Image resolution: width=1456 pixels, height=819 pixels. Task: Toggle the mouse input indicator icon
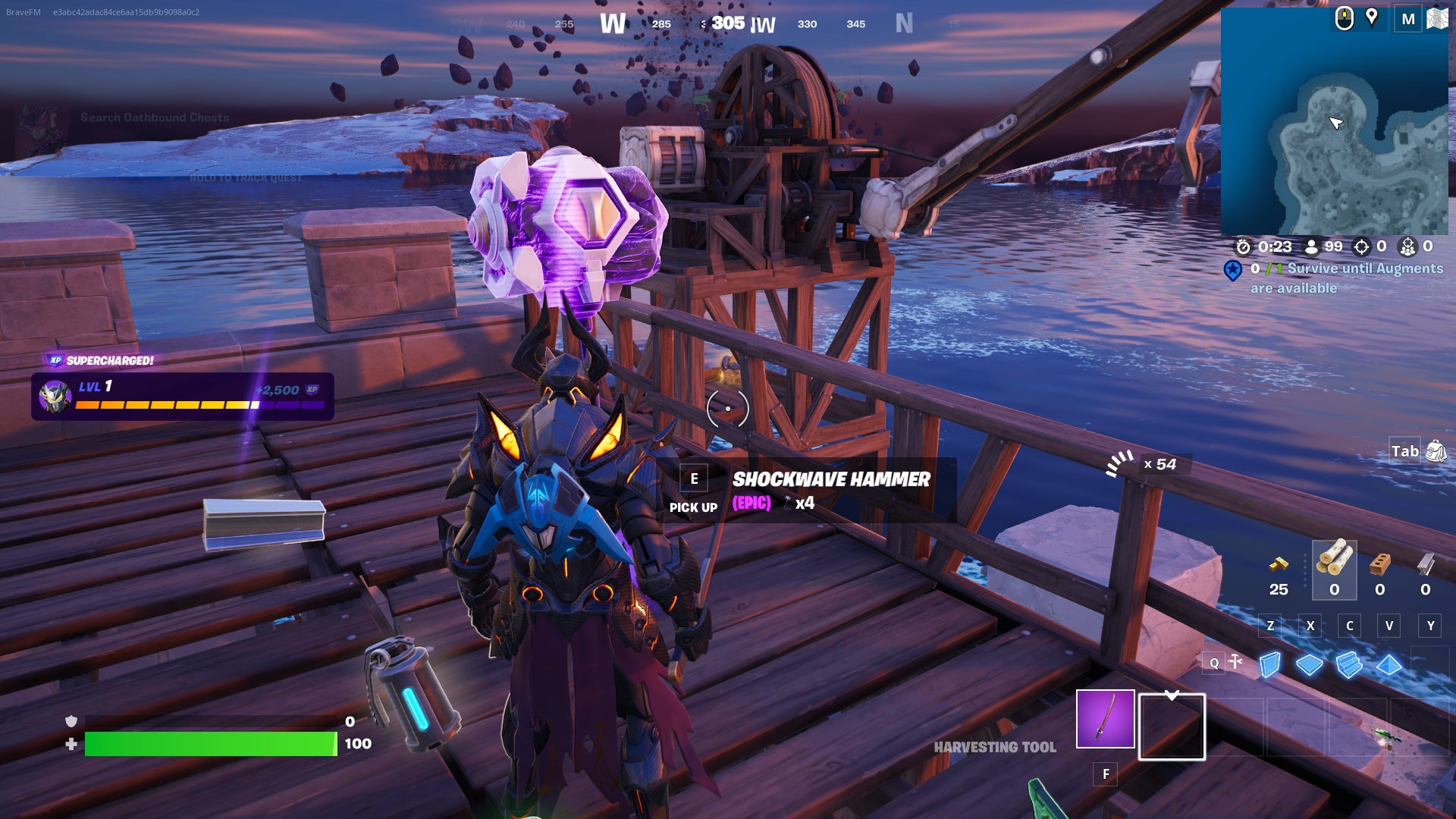(1343, 19)
